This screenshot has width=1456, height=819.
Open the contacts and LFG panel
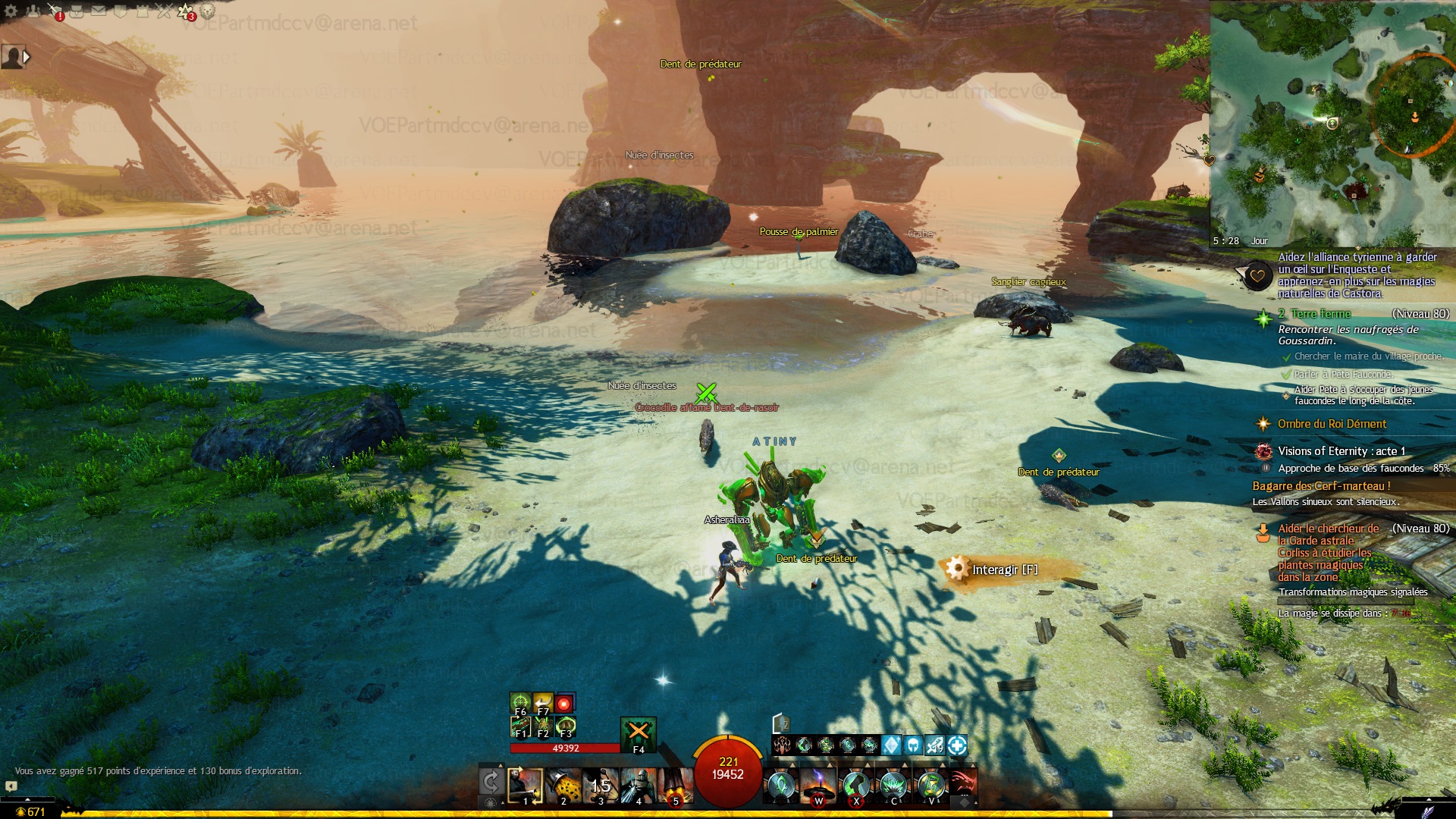(x=33, y=11)
